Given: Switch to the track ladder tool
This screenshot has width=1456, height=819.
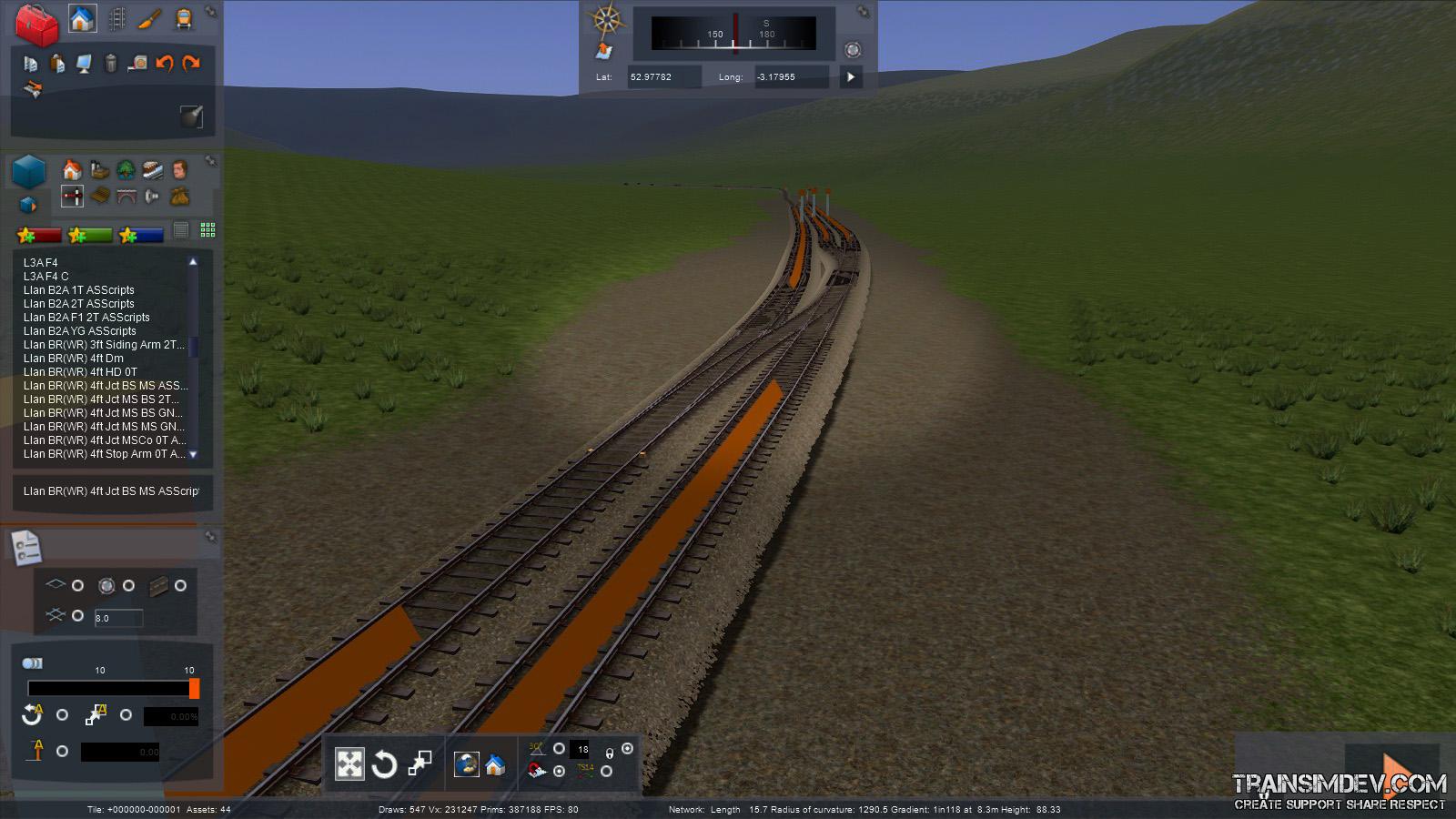Looking at the screenshot, I should click(x=116, y=19).
